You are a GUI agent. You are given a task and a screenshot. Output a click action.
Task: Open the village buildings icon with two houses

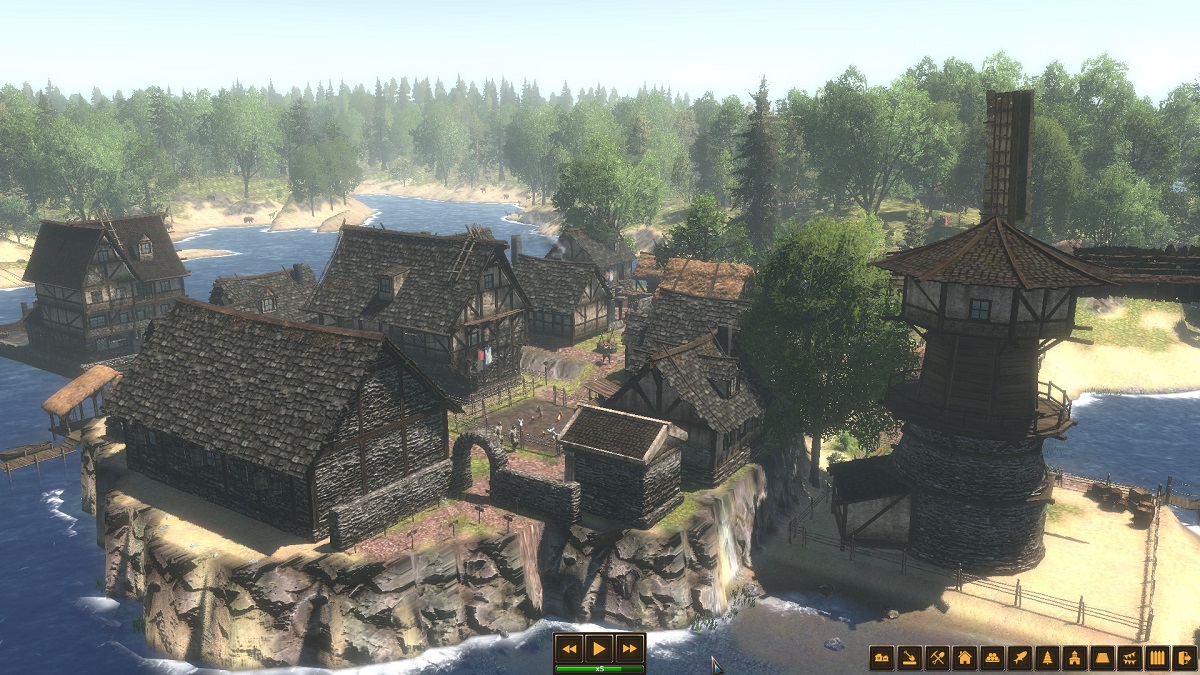[881, 658]
